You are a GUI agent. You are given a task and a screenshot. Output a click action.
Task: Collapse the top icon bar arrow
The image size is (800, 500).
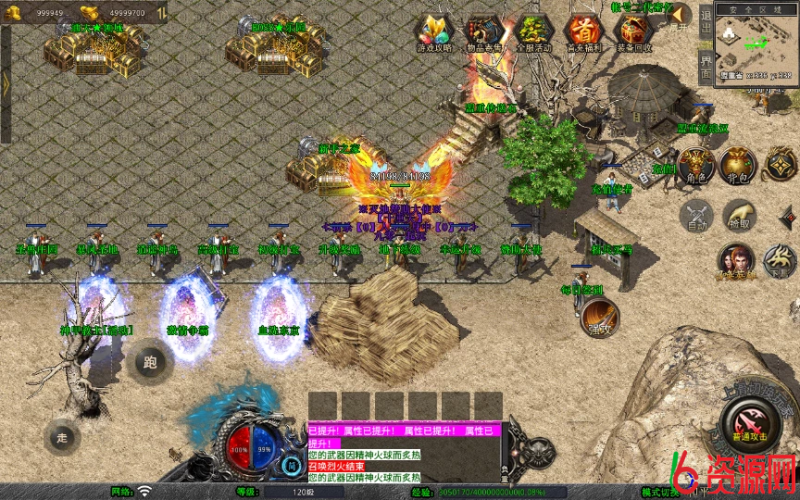(681, 14)
